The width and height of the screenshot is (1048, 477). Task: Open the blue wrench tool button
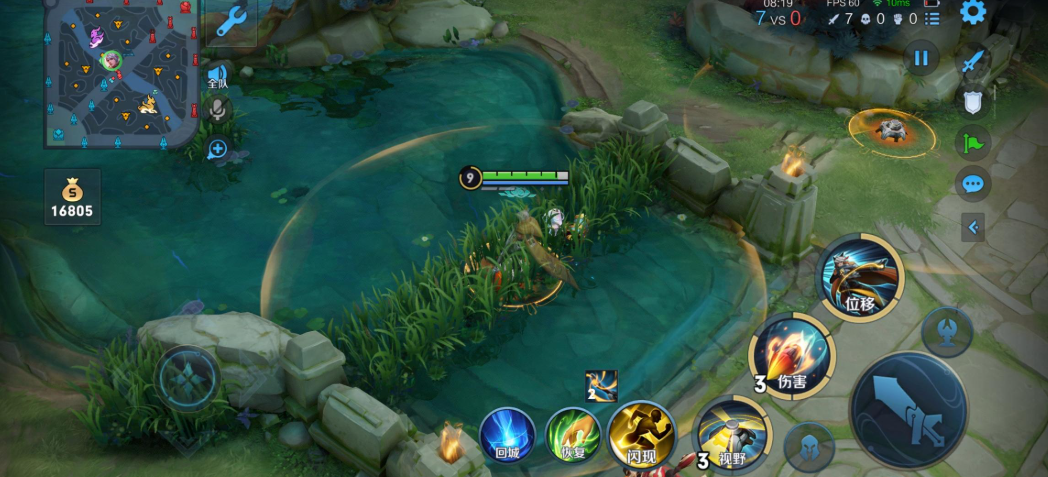(232, 21)
